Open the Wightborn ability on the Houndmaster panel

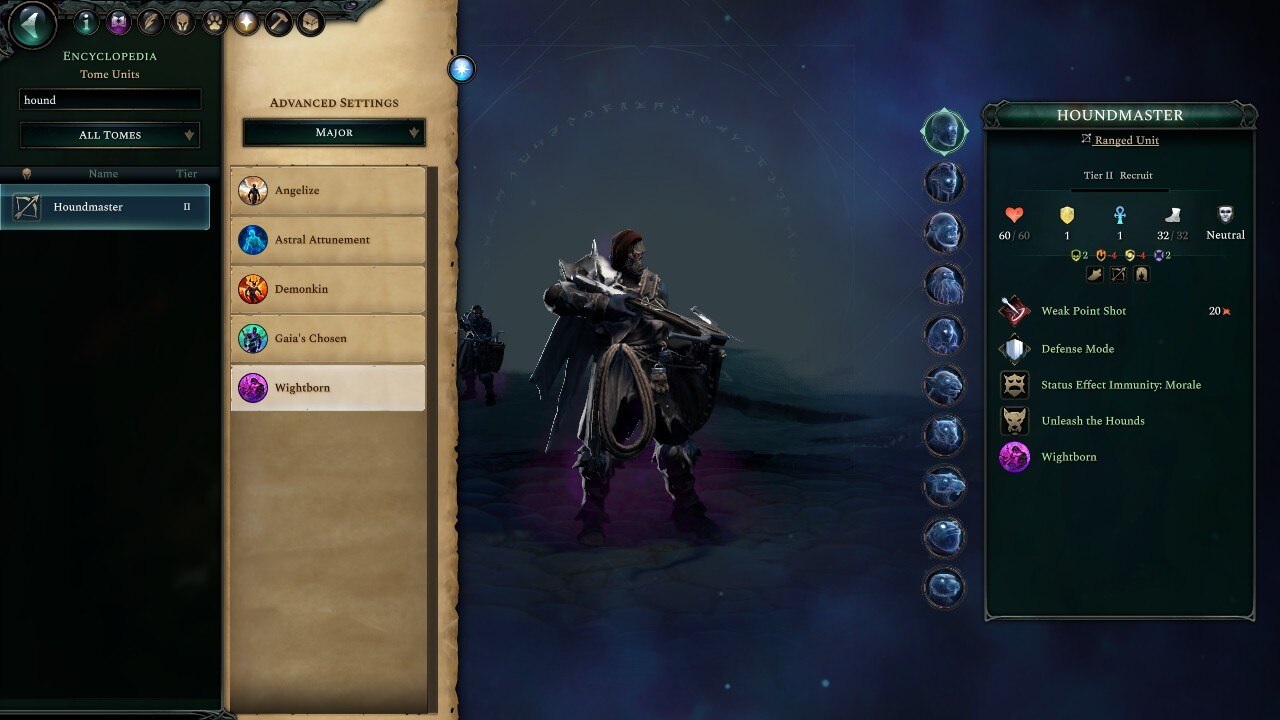(1014, 457)
